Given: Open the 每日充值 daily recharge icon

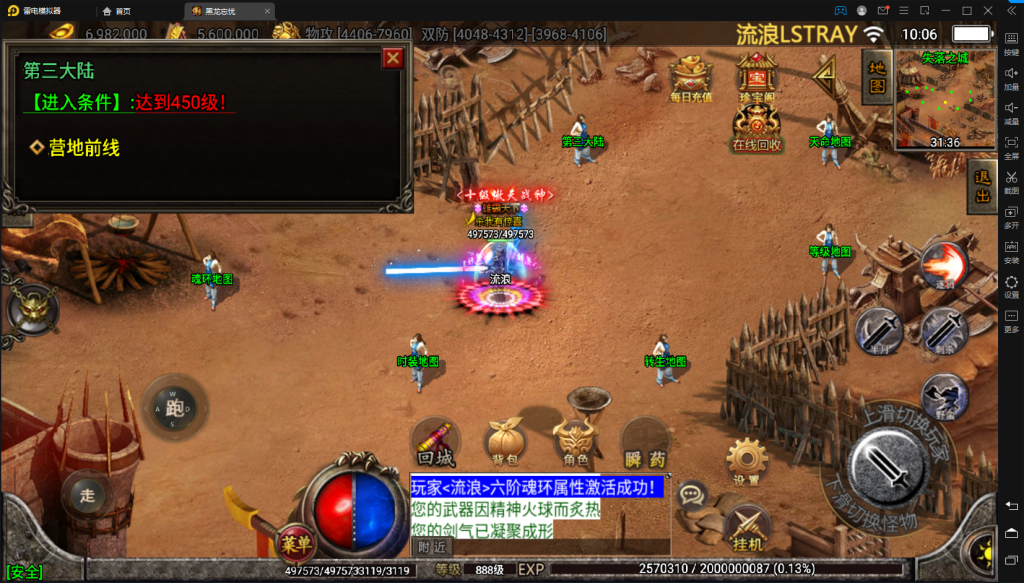Looking at the screenshot, I should click(x=691, y=77).
